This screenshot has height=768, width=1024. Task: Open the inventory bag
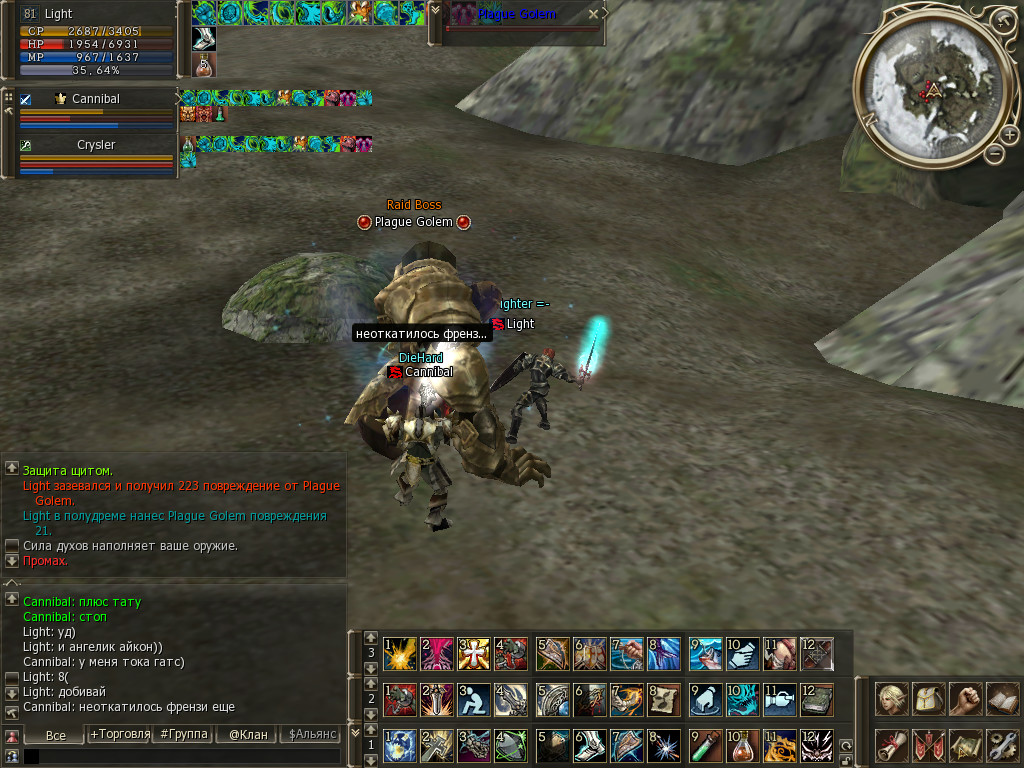coord(929,699)
